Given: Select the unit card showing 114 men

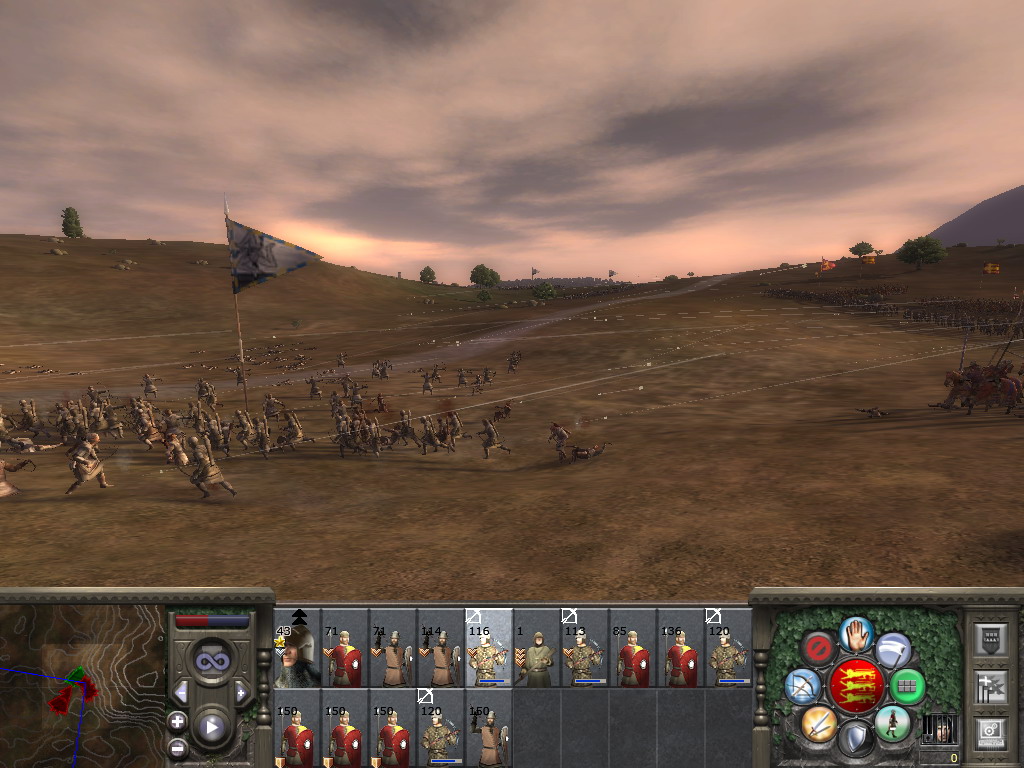Looking at the screenshot, I should [441, 657].
